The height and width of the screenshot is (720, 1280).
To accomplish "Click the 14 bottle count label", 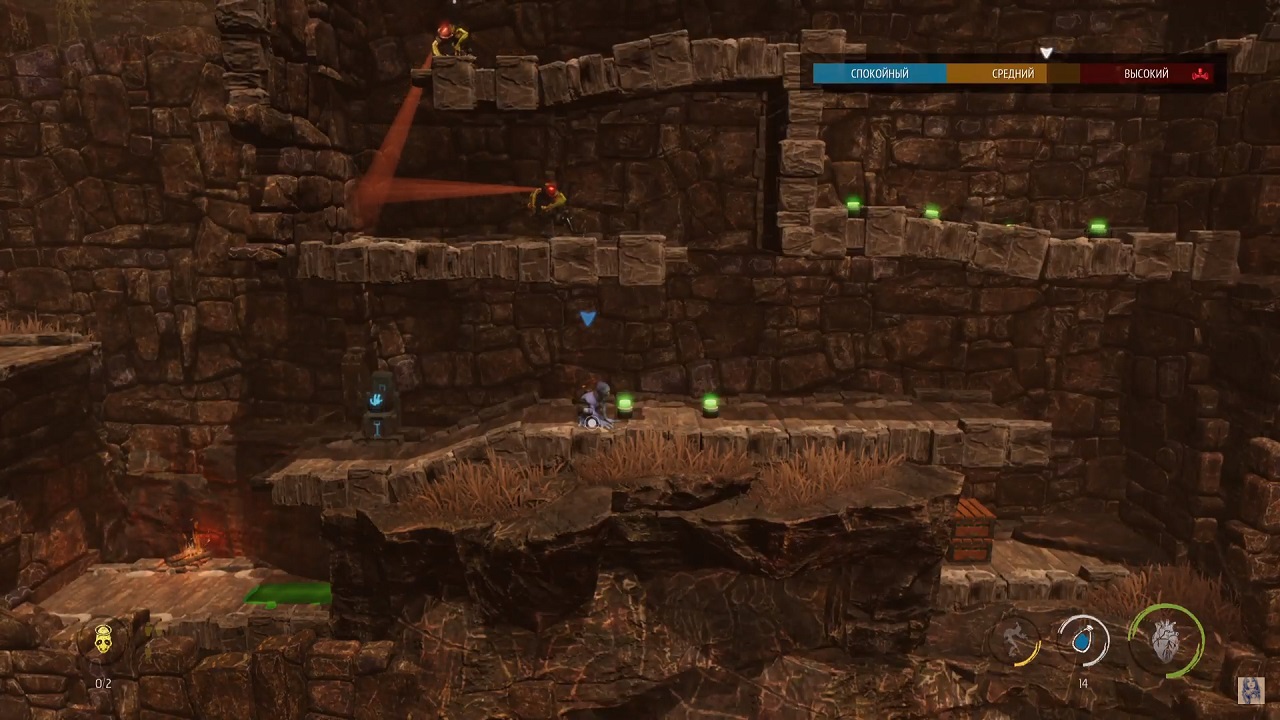I will pos(1083,684).
